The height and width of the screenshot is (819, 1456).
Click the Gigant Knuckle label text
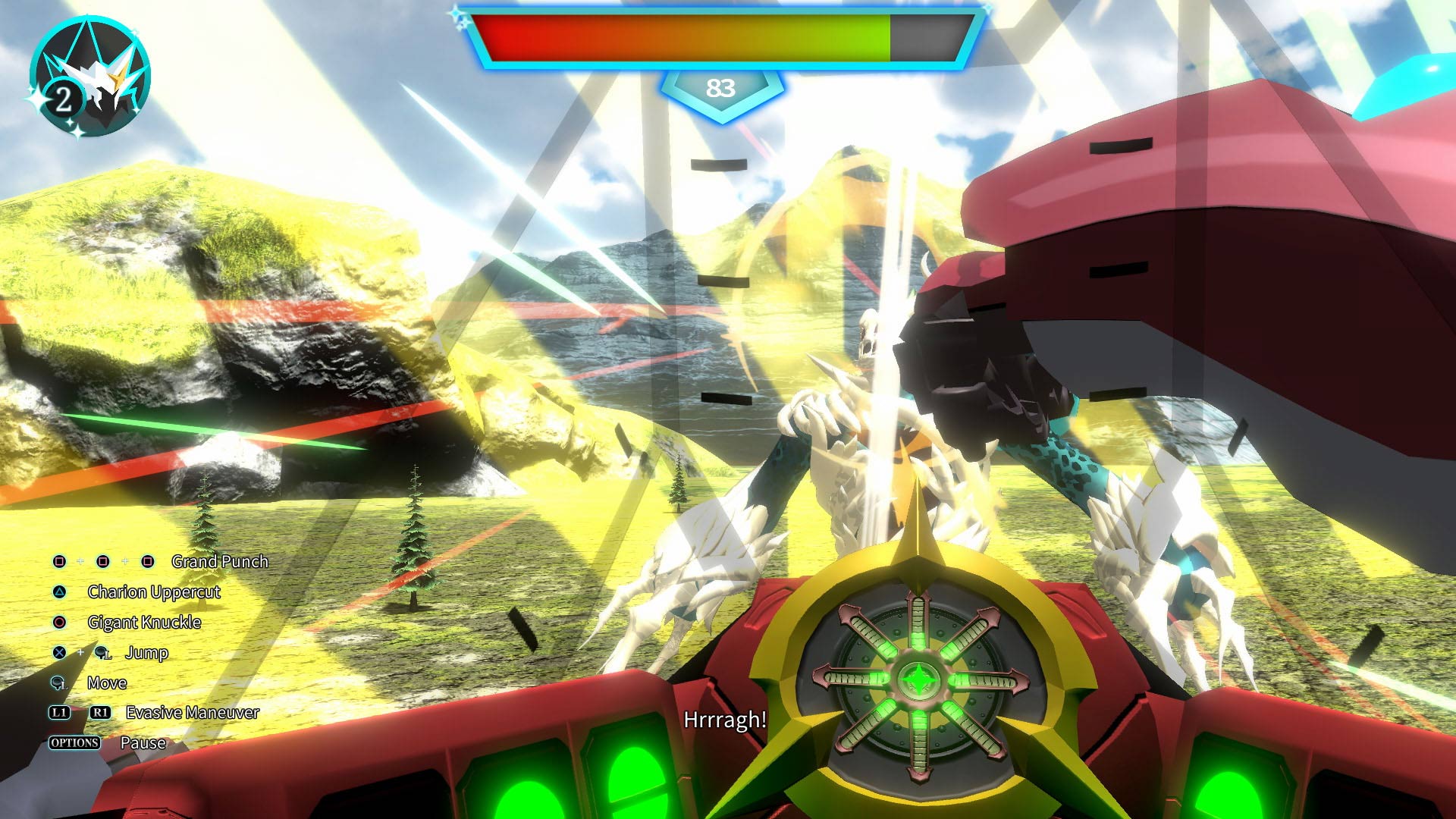[x=144, y=622]
